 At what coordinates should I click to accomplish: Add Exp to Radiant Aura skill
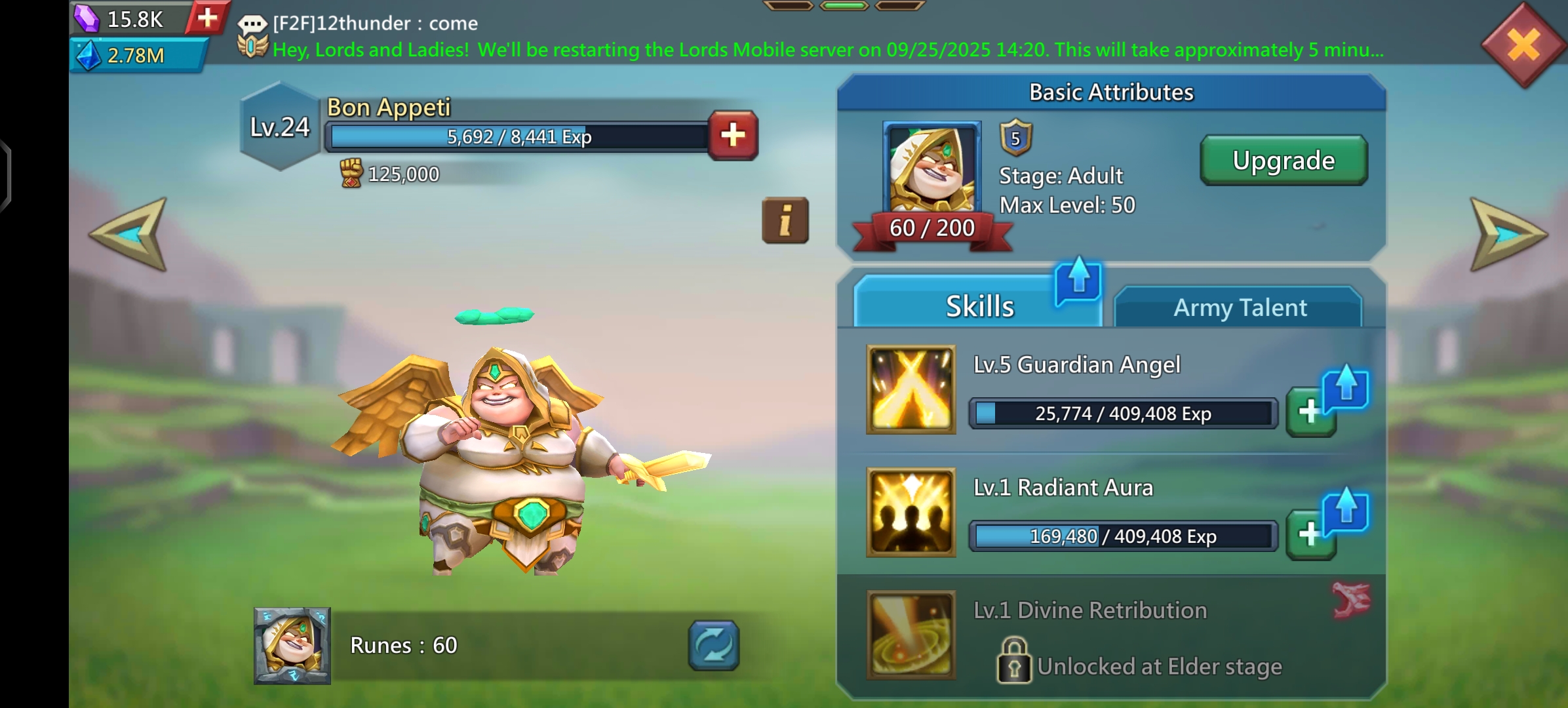click(1310, 535)
